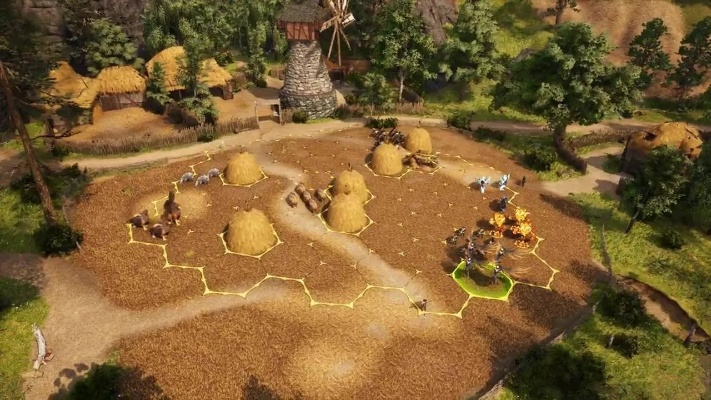Select the white wolf pack unit
Screen dimensions: 711x400
tap(201, 178)
